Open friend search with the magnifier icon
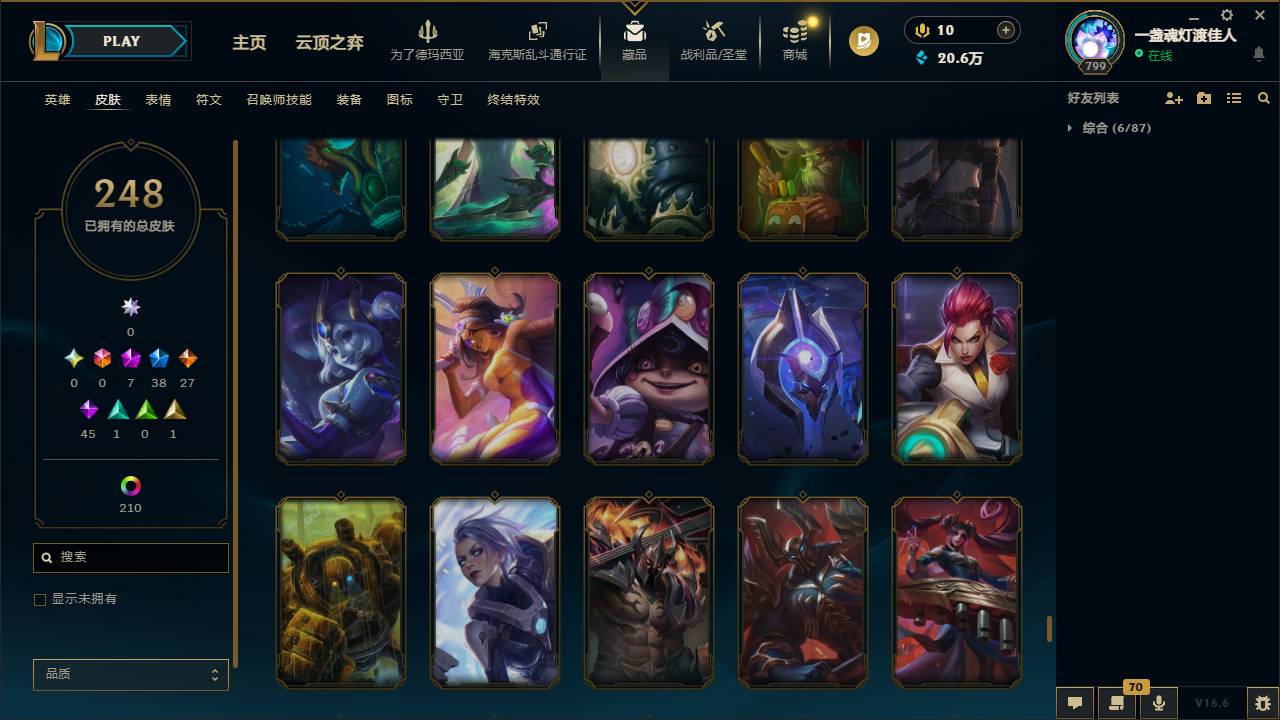Viewport: 1280px width, 720px height. pyautogui.click(x=1263, y=98)
